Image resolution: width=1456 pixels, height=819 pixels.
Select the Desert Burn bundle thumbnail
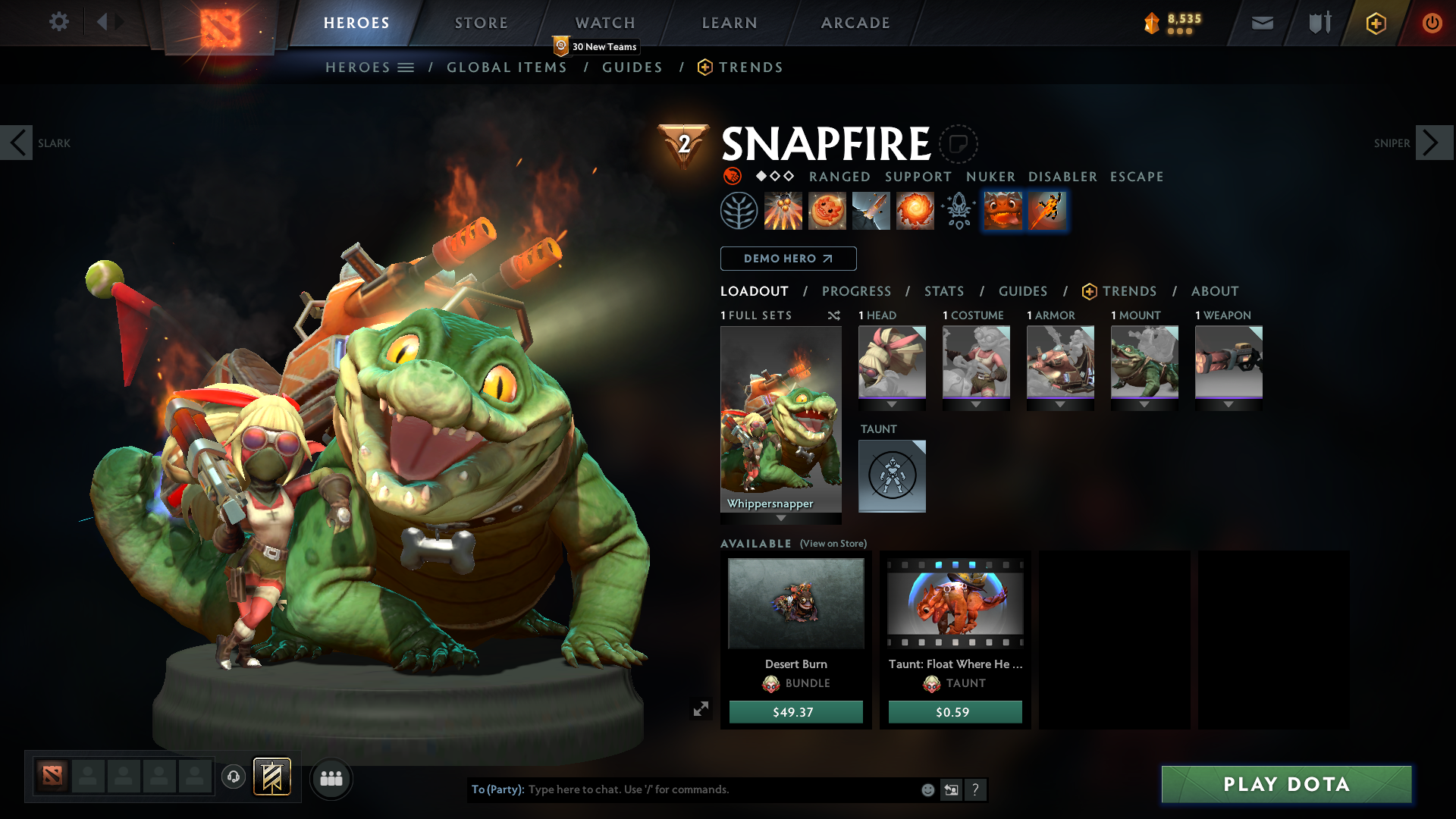[795, 603]
